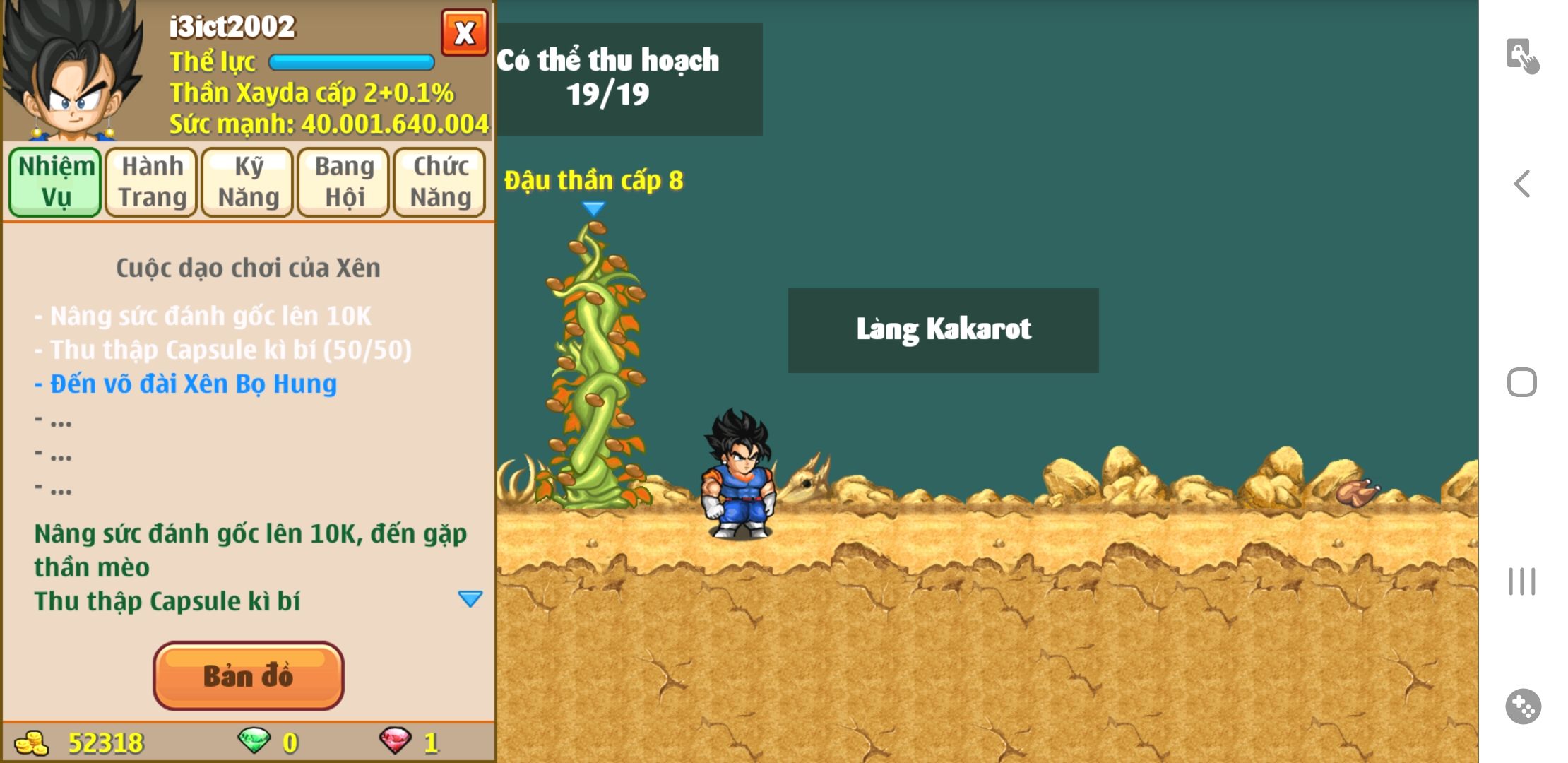Open the Kỹ Năng tab

pos(248,182)
